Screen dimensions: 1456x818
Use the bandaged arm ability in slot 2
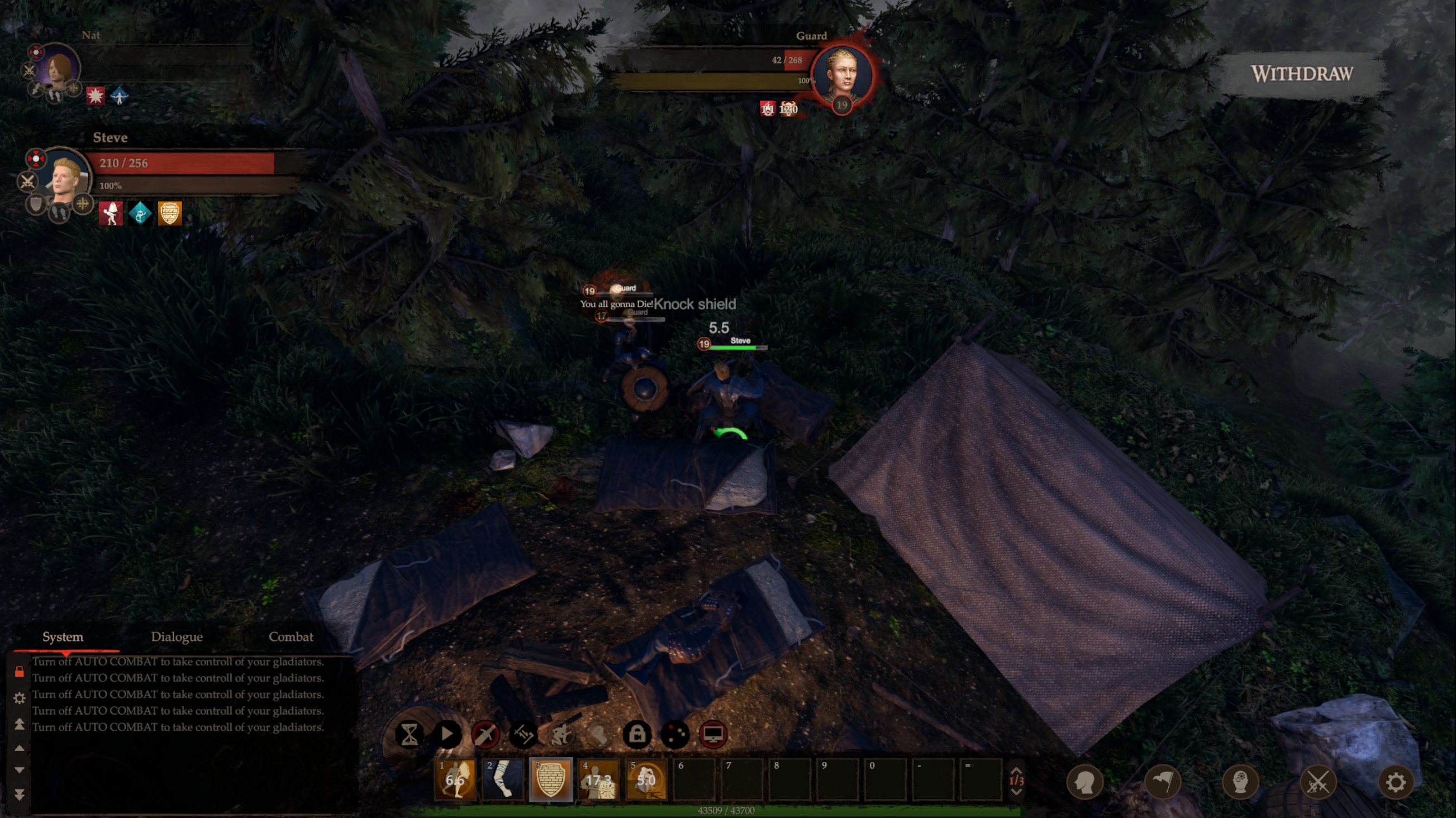pos(503,780)
